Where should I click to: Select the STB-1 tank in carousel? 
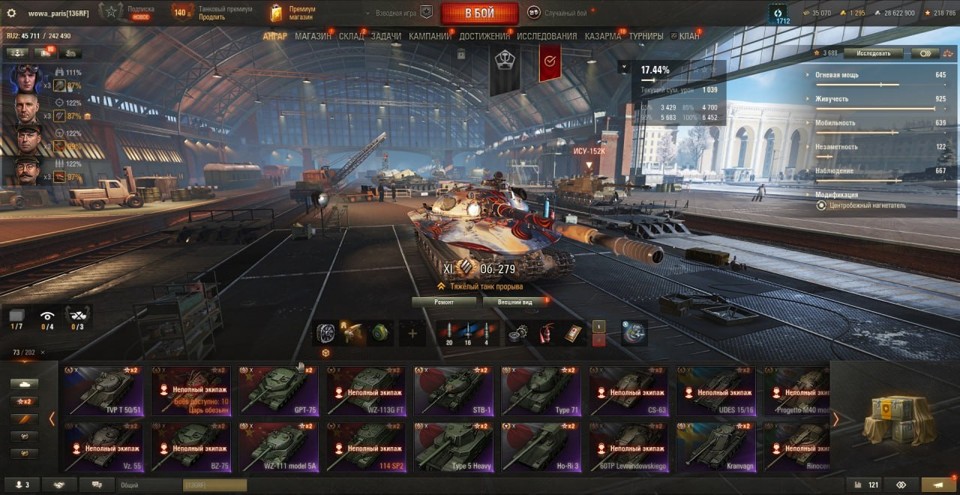(x=453, y=390)
